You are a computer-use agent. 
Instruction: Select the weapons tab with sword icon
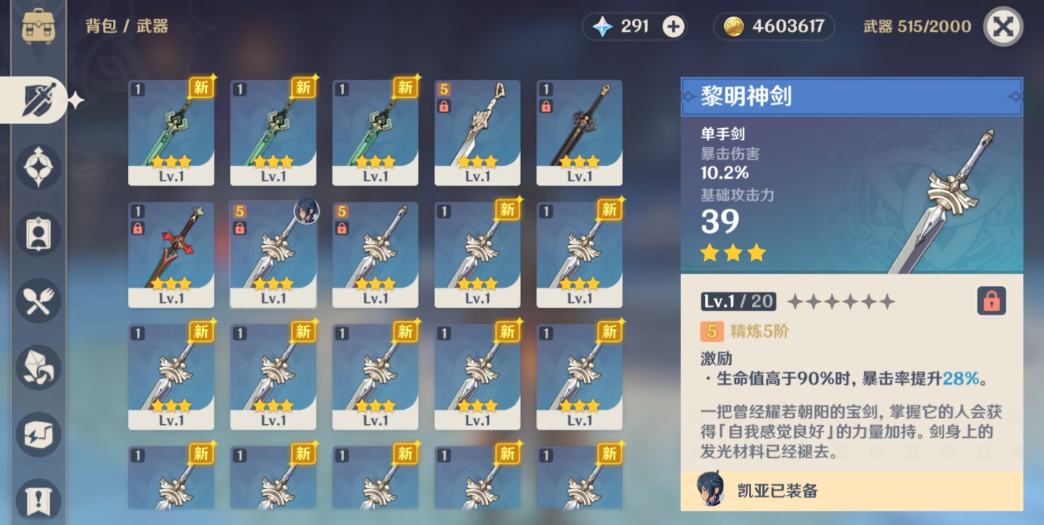39,100
